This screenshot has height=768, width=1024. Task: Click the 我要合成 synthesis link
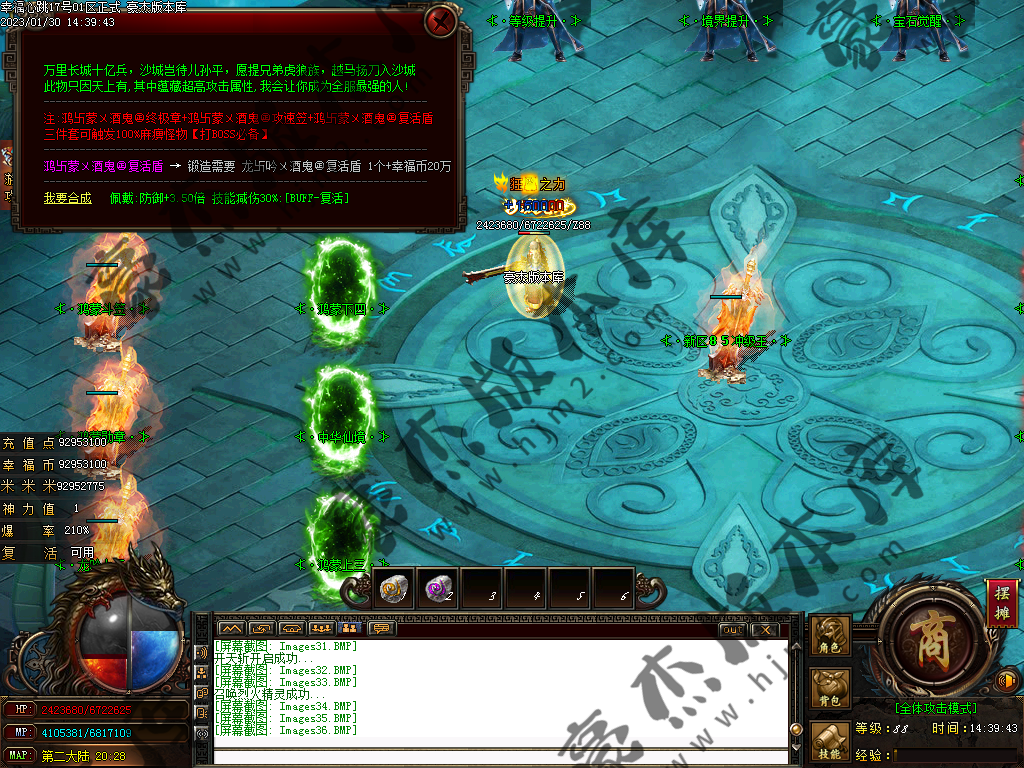pos(67,198)
